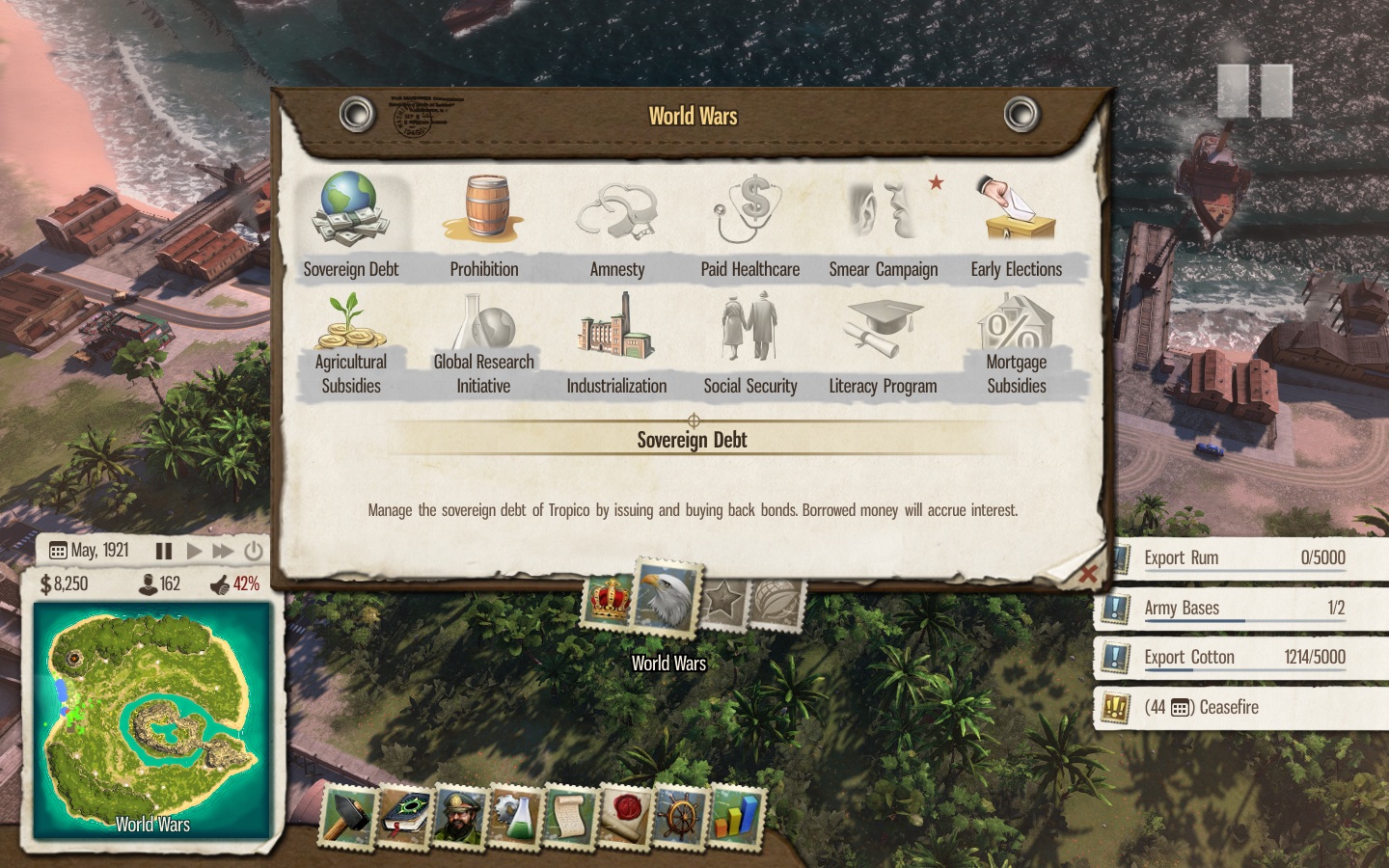This screenshot has height=868, width=1389.
Task: Select the eagle World Wars era tab
Action: point(667,597)
